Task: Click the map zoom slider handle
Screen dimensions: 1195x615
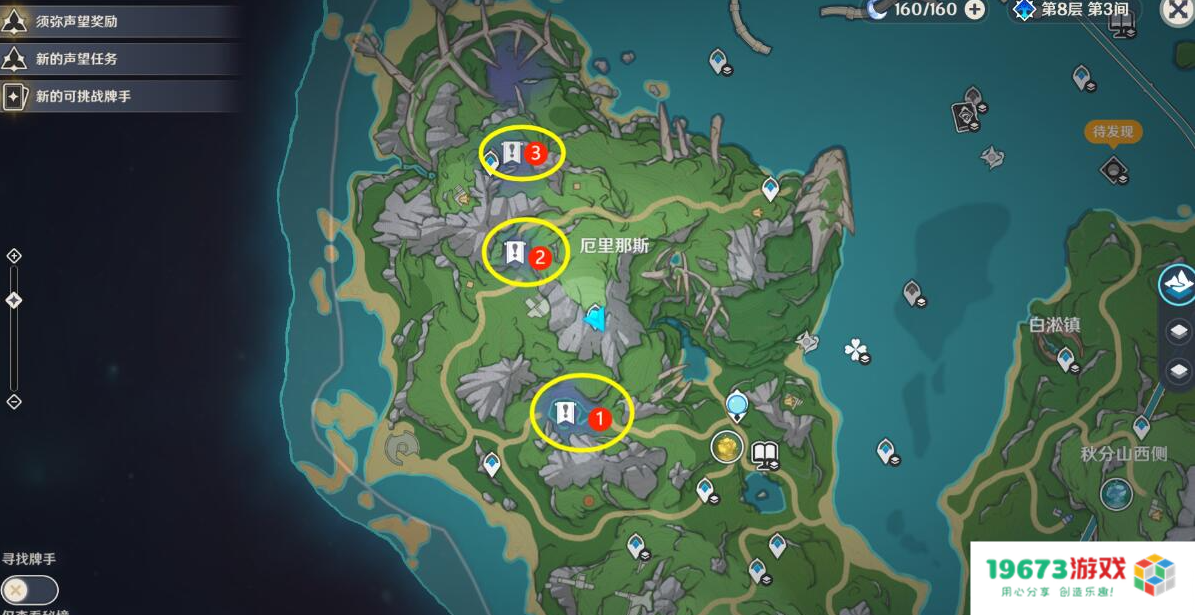Action: click(14, 300)
